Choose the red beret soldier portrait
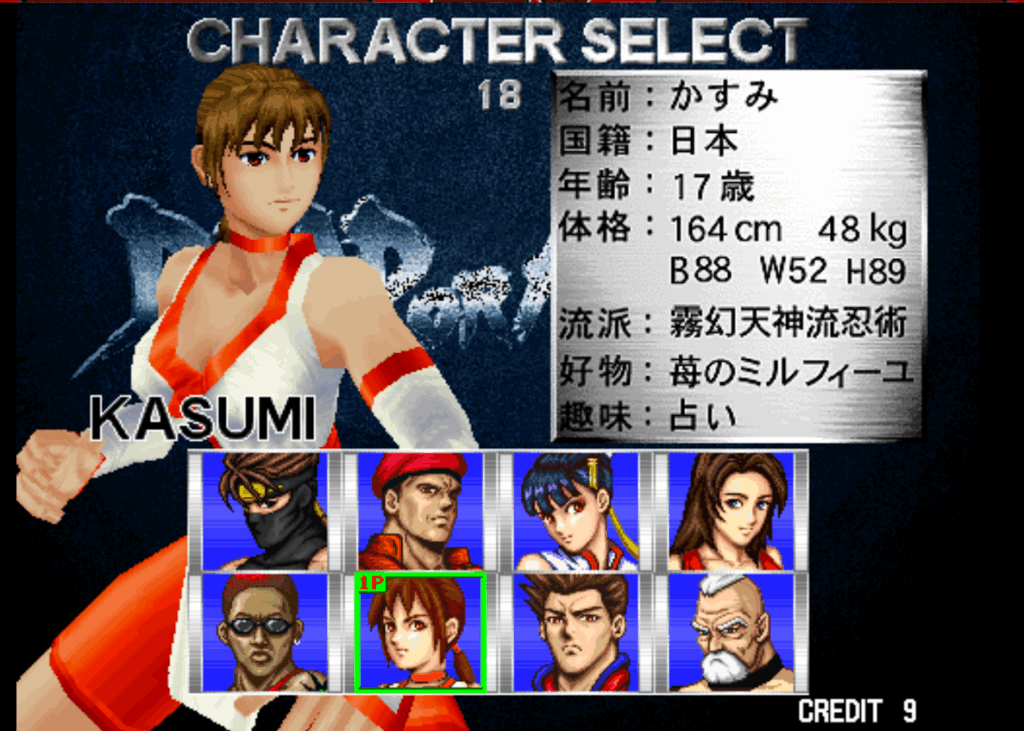Viewport: 1024px width, 731px height. click(420, 511)
